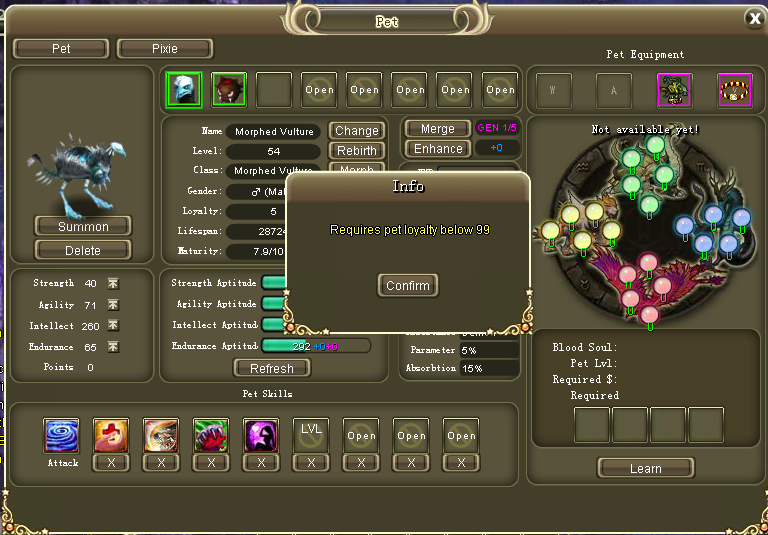Enhance the pet
Screen dimensions: 768x535
[437, 149]
